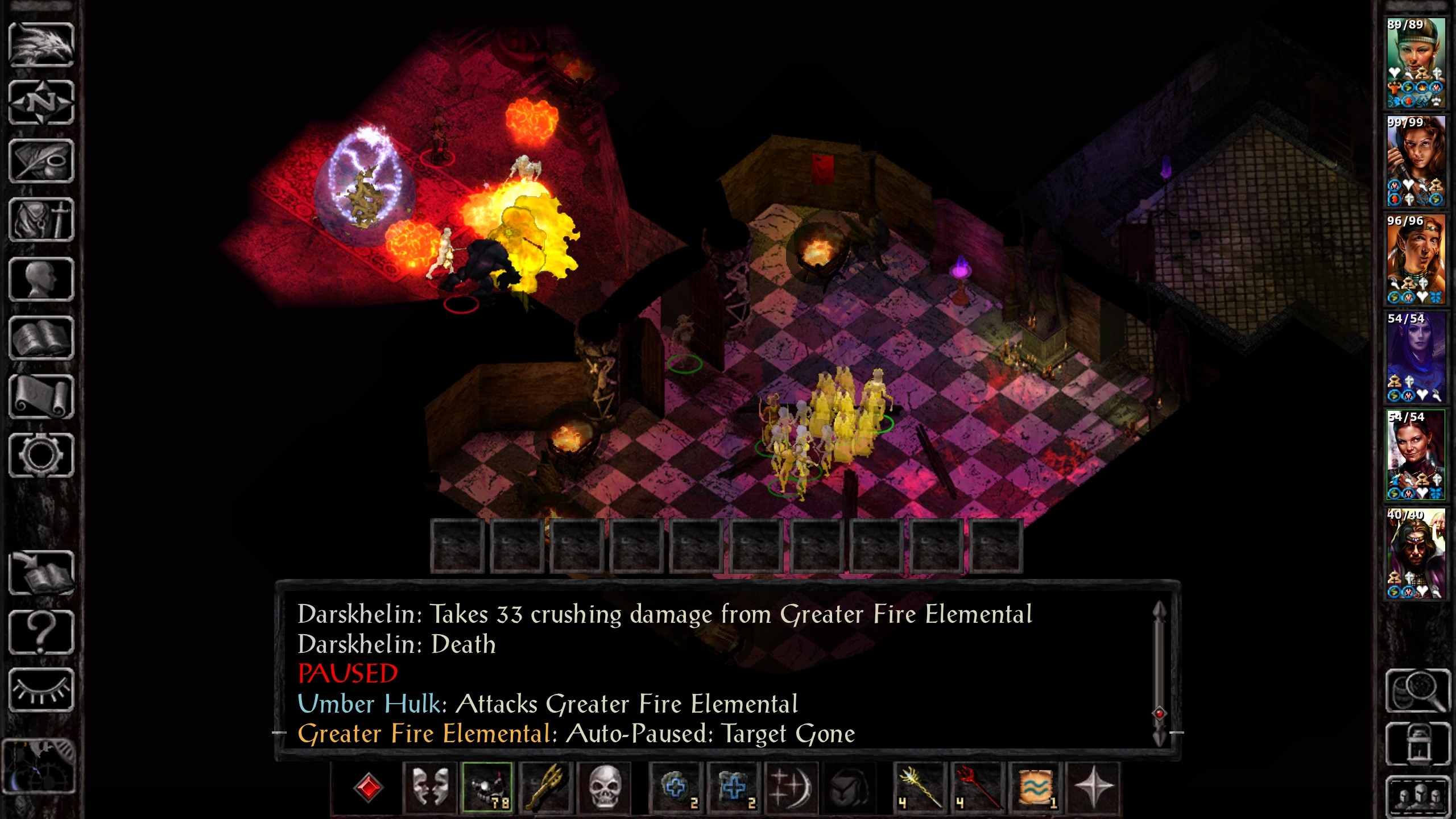
Task: Use the red wand quick item
Action: click(x=978, y=788)
